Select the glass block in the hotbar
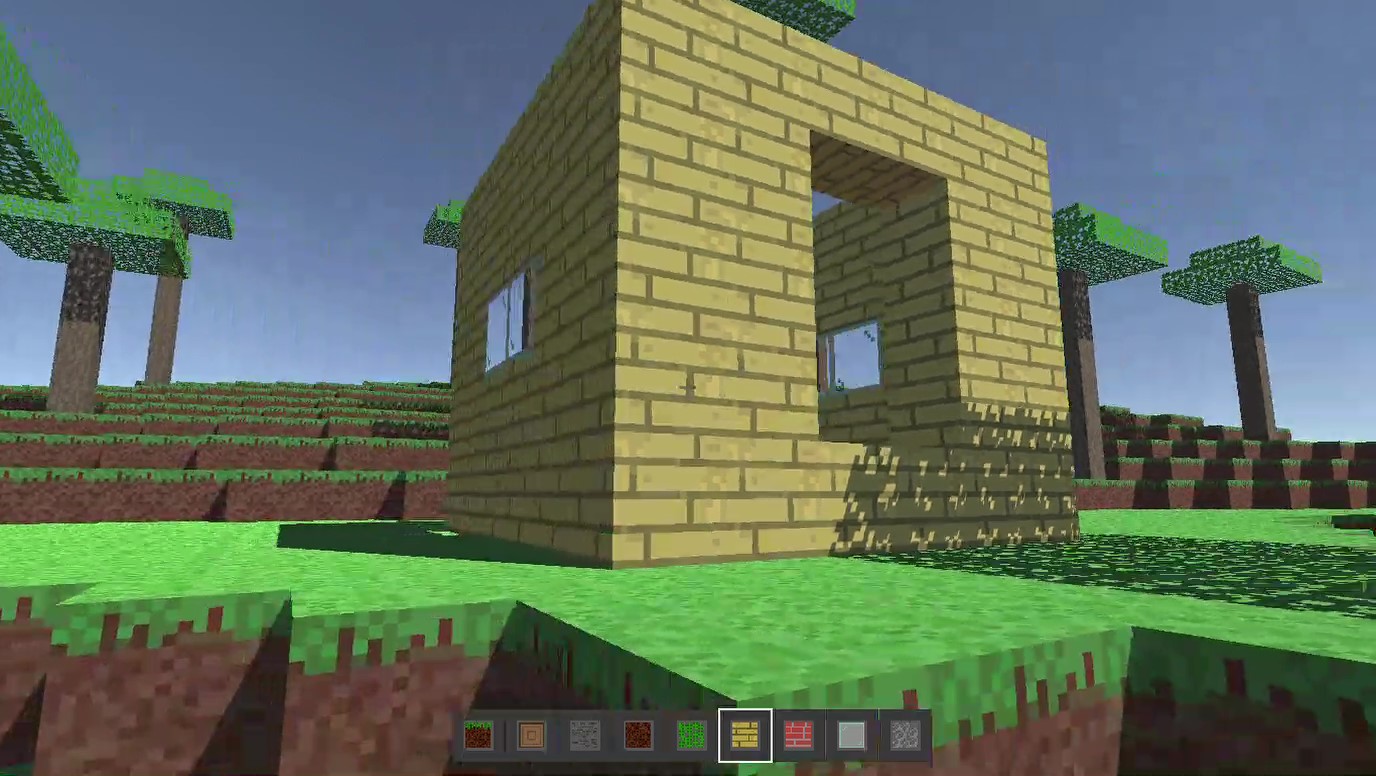The image size is (1376, 776). click(x=849, y=737)
